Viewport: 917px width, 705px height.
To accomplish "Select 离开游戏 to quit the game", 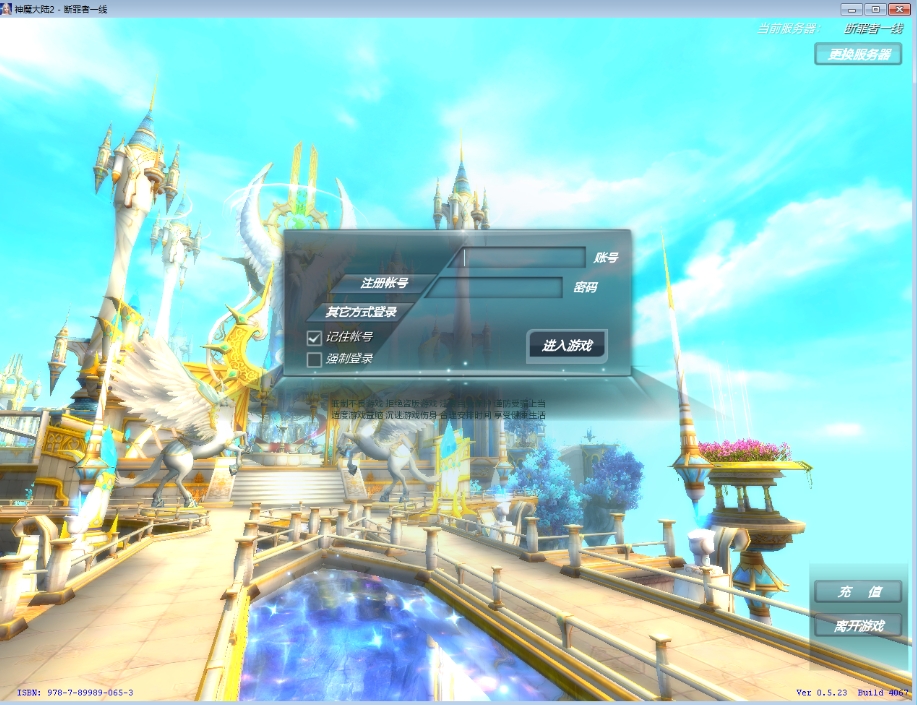I will pos(858,627).
